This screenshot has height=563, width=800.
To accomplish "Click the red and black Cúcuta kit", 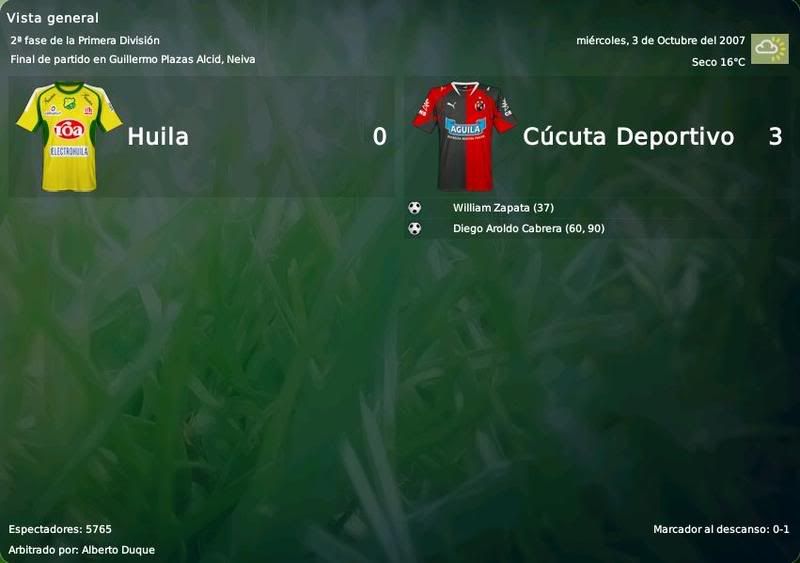I will click(464, 137).
